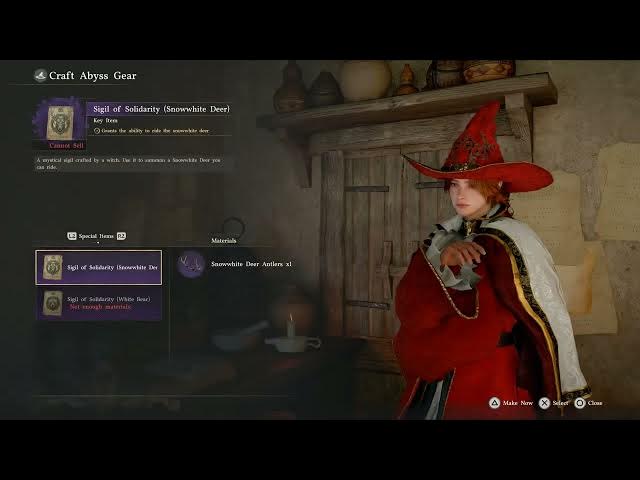
Task: Choose the Sigil of Solidarity (White Bear) recipe
Action: [x=98, y=303]
